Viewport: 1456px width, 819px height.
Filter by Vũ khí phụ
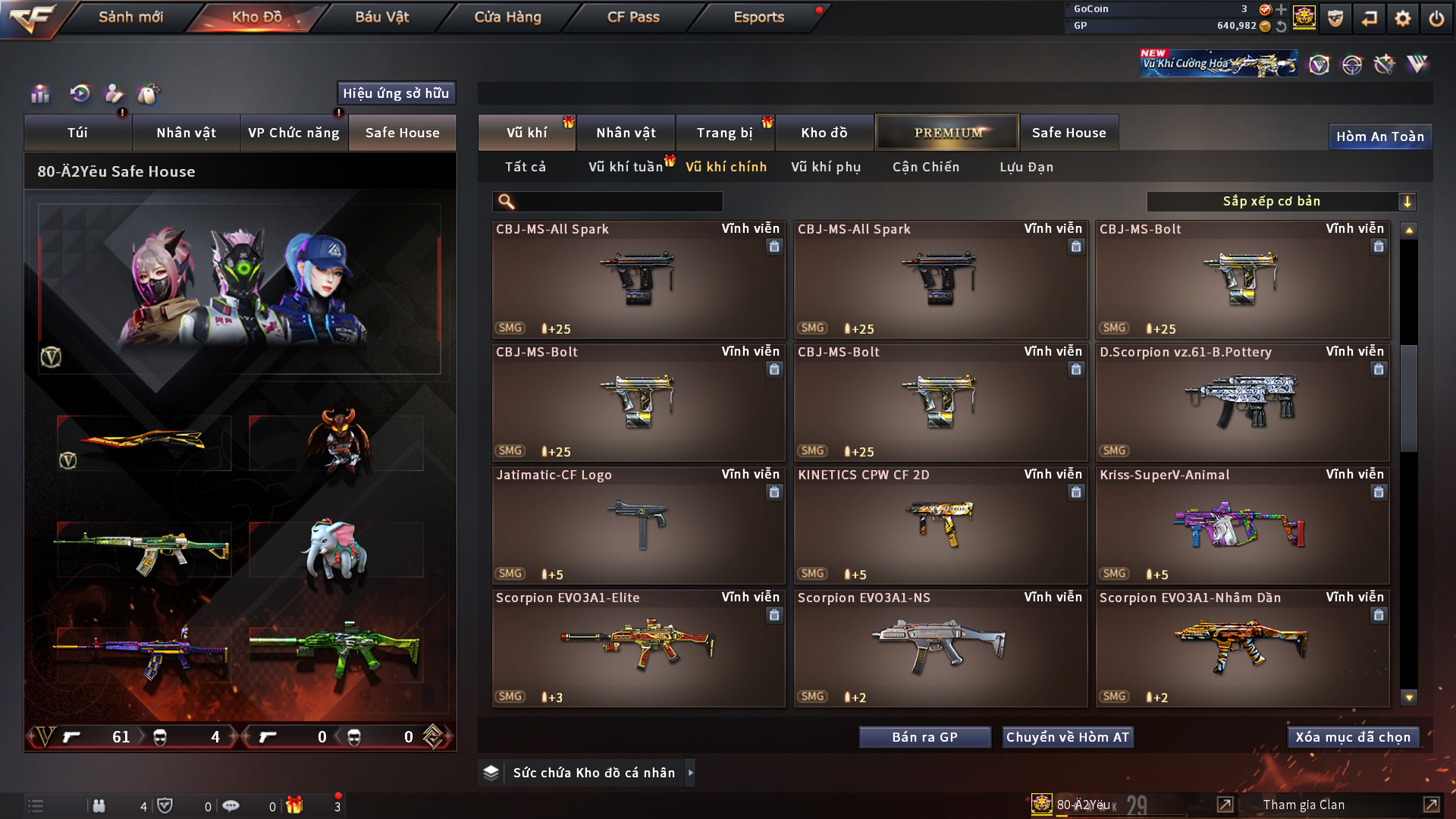(x=826, y=167)
